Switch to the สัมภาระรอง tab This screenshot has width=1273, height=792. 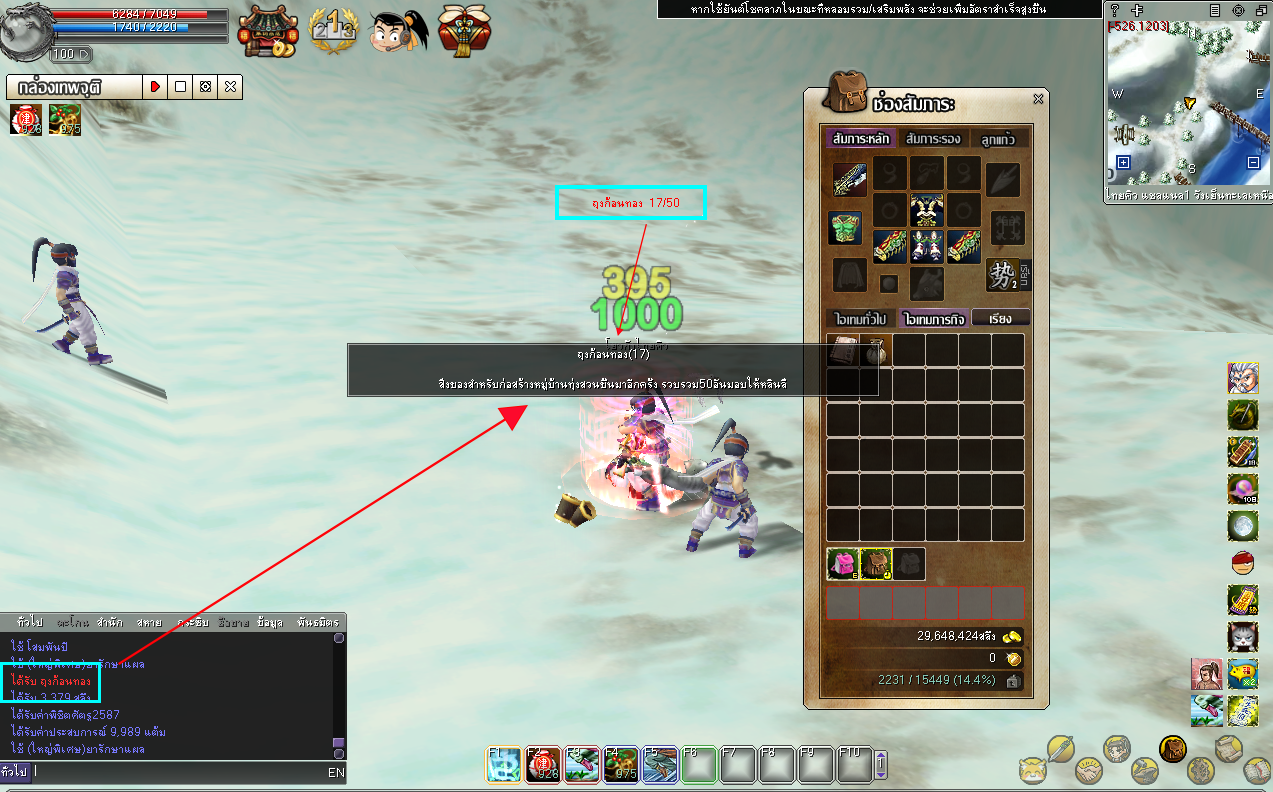coord(932,139)
